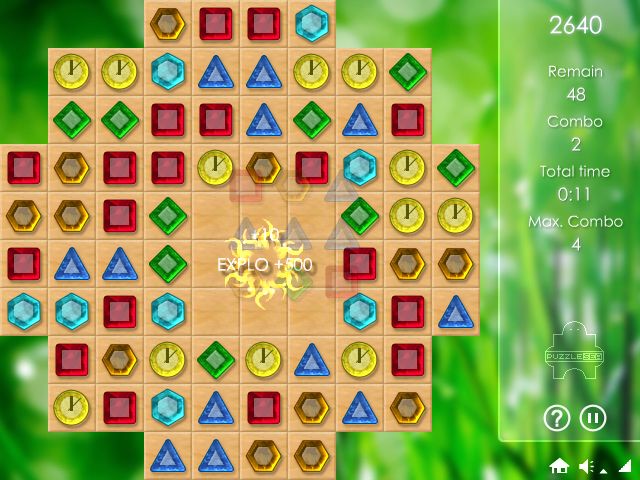Select the green diamond gem in the rightmost column

coord(455,167)
